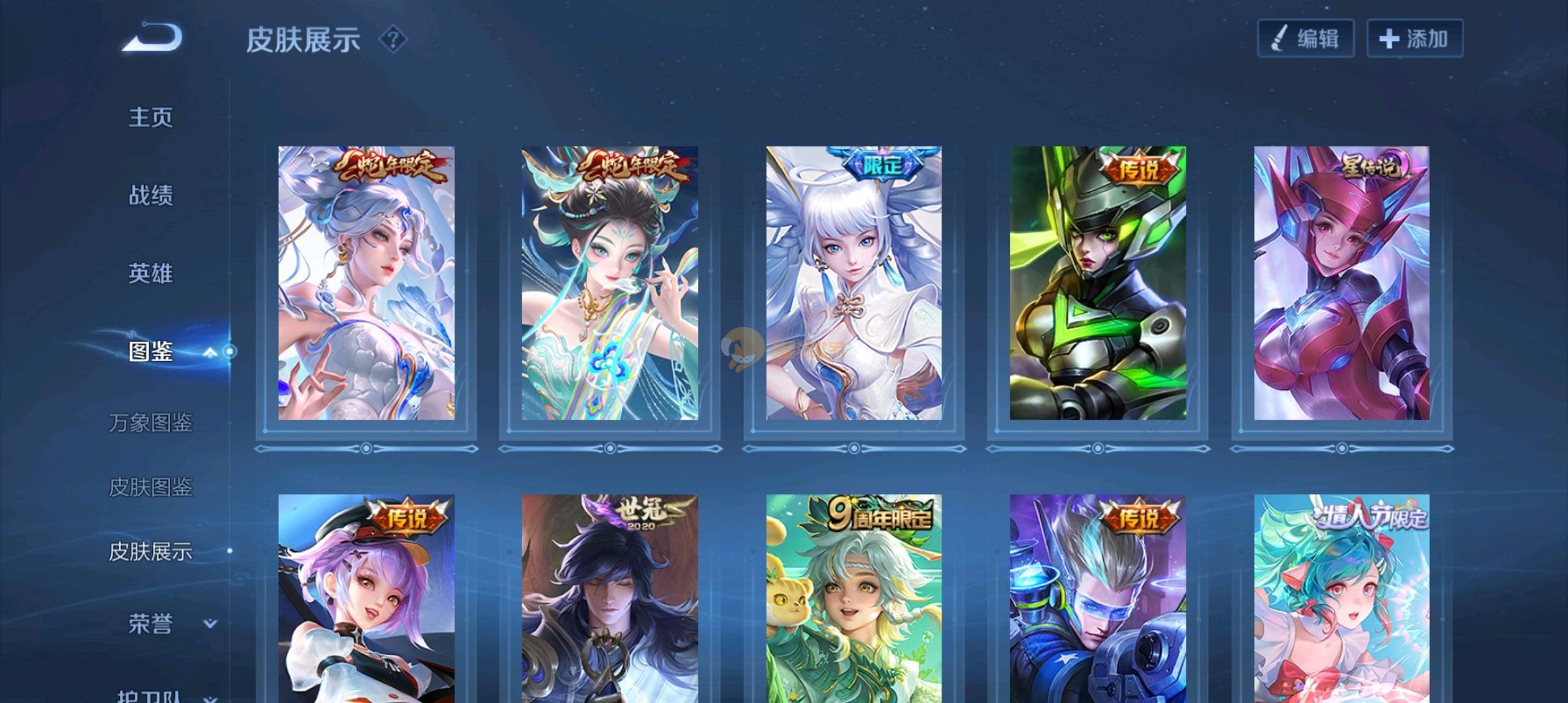Open the 世冠 2020 skin card
1568x703 pixels.
pyautogui.click(x=609, y=599)
